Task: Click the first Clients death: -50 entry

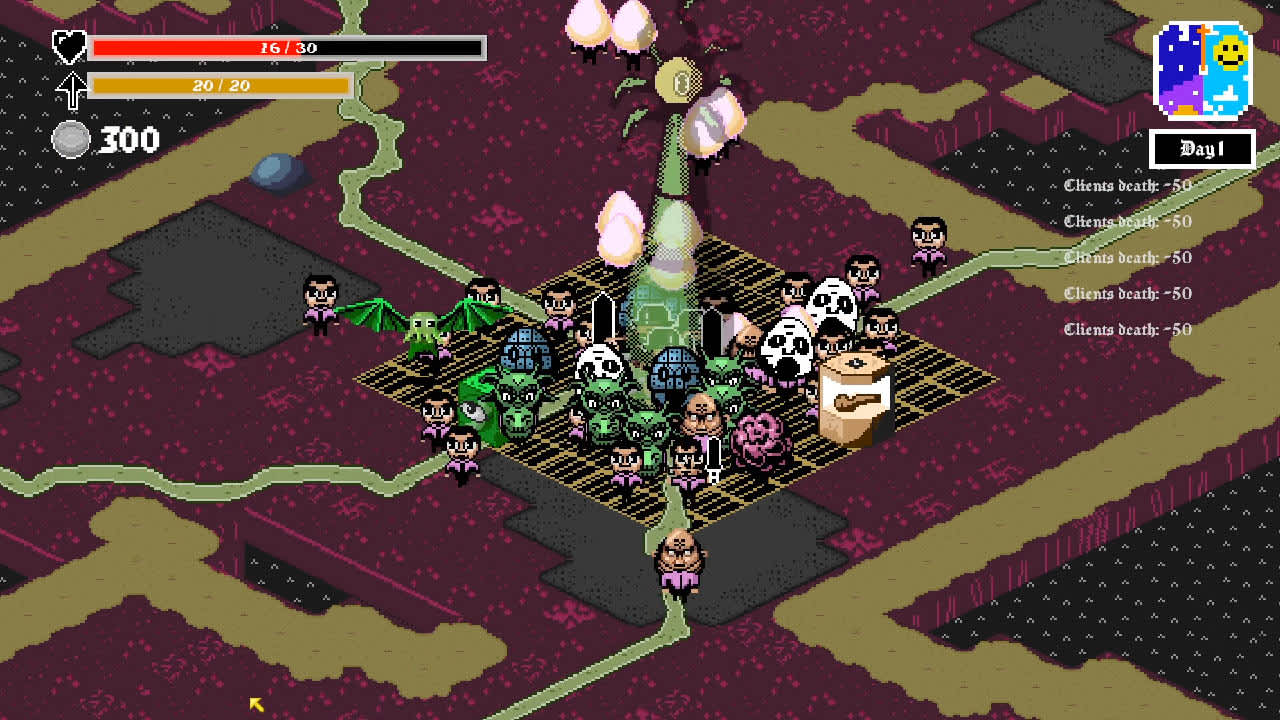Action: [1126, 186]
